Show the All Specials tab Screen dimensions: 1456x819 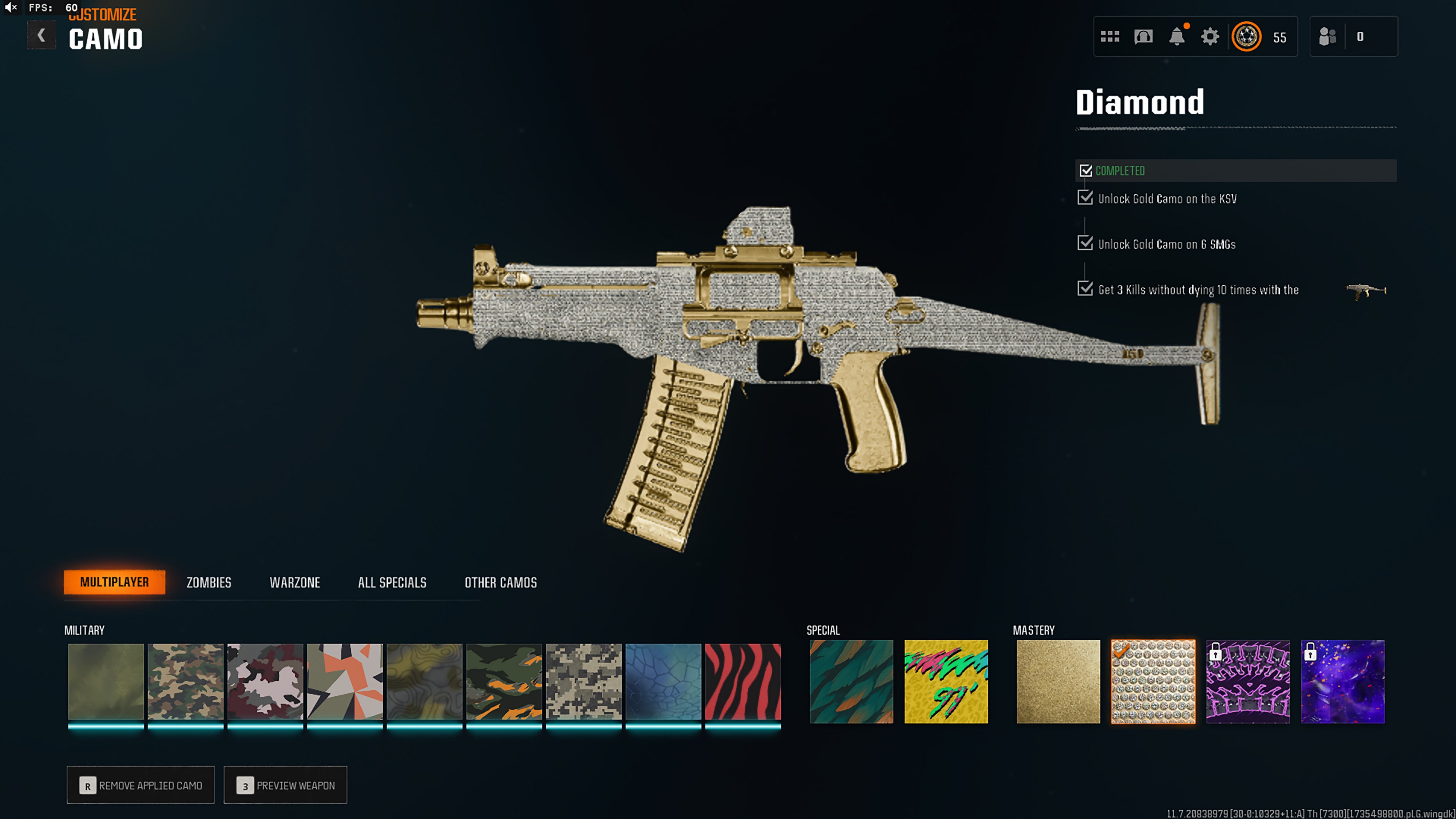(x=392, y=582)
